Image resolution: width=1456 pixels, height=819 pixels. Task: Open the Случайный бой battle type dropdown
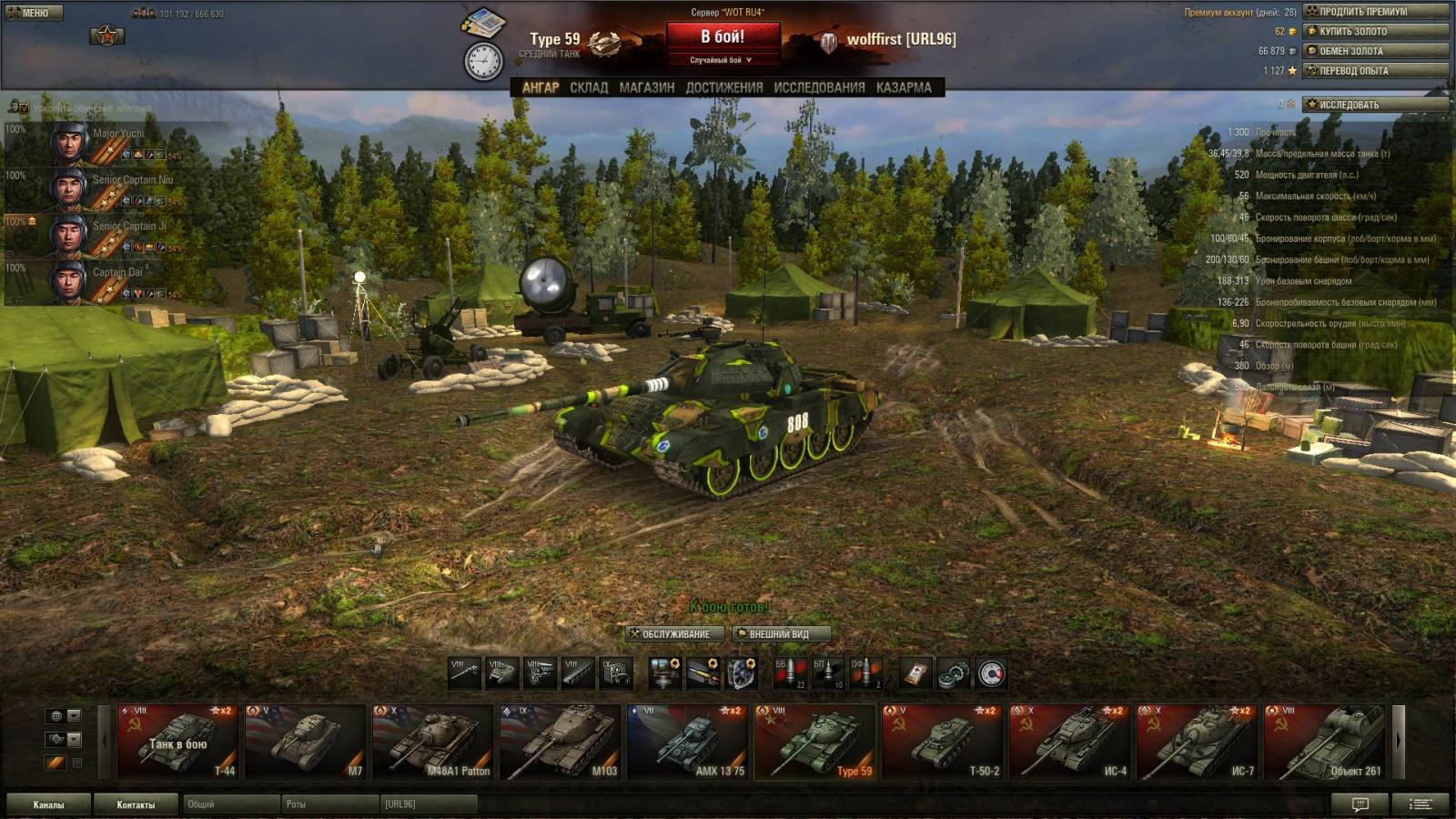point(723,60)
